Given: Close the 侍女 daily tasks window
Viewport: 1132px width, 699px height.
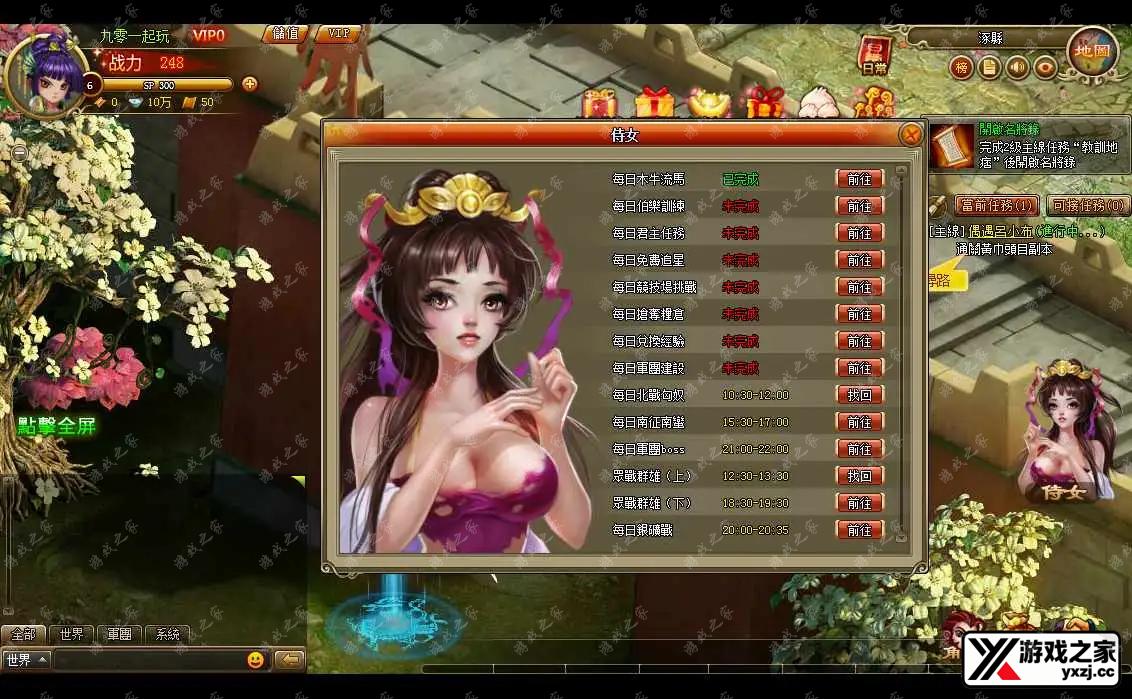Looking at the screenshot, I should tap(910, 135).
